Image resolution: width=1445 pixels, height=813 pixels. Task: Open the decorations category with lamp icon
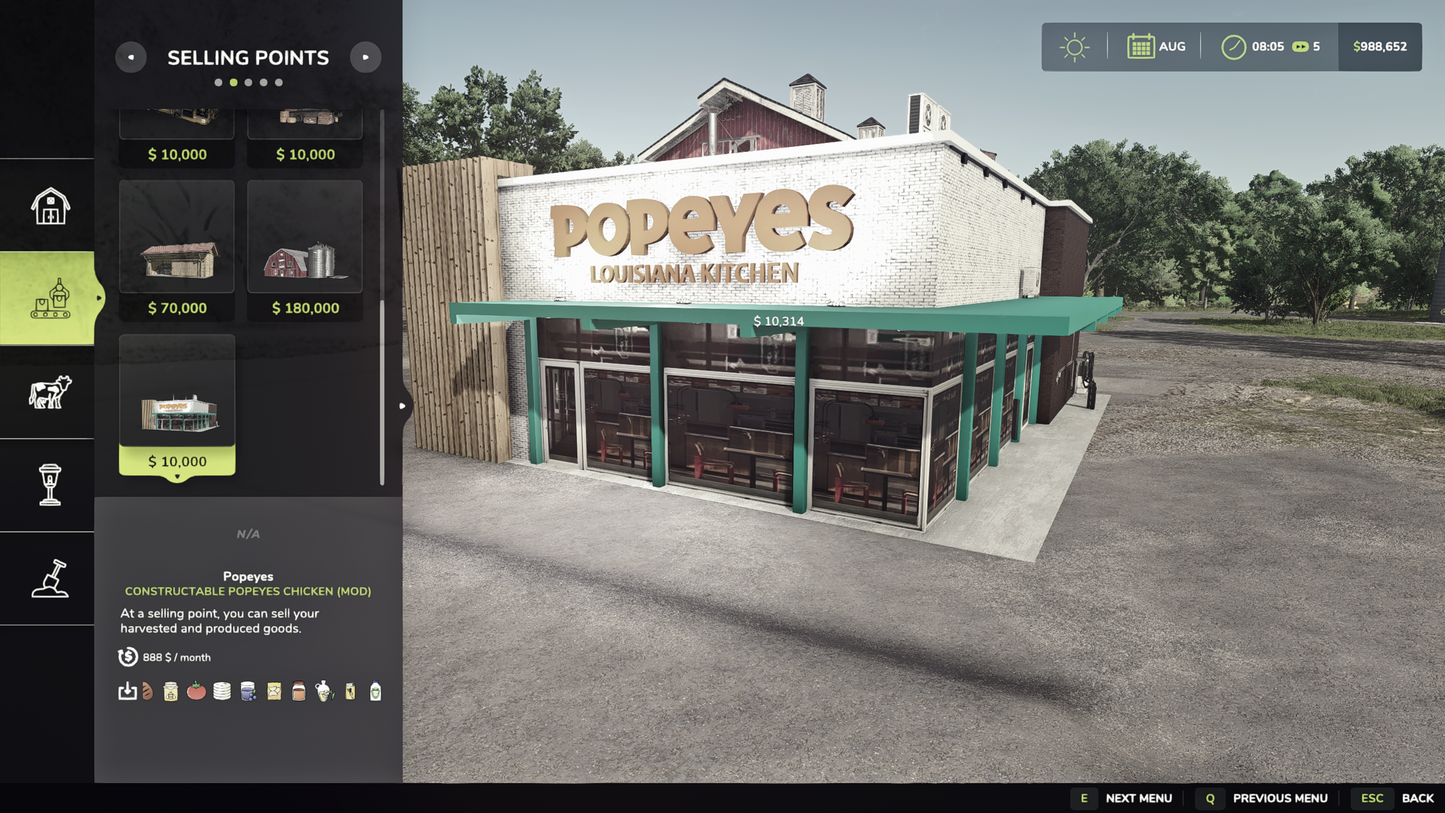pyautogui.click(x=49, y=485)
